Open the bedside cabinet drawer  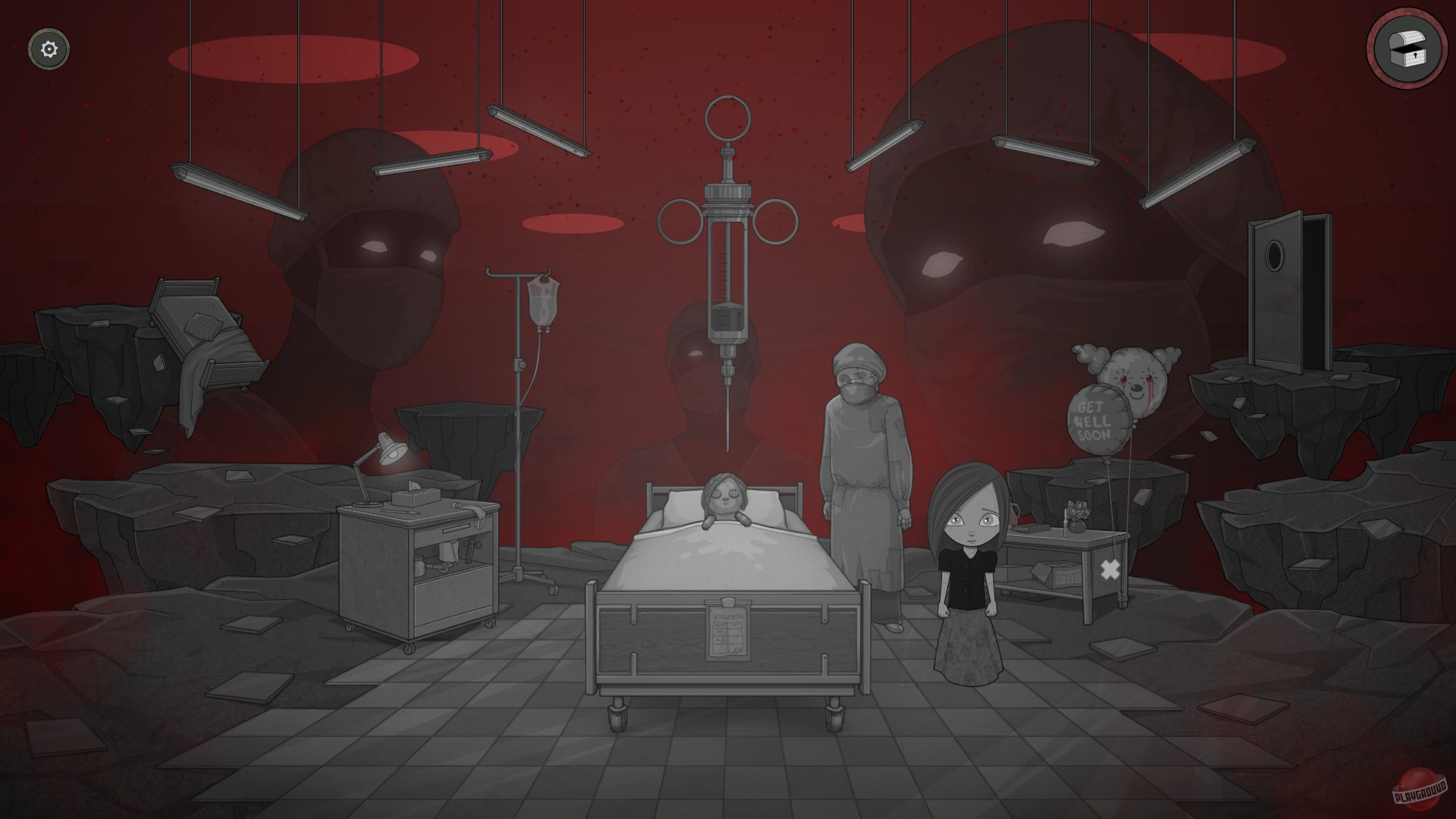(455, 529)
